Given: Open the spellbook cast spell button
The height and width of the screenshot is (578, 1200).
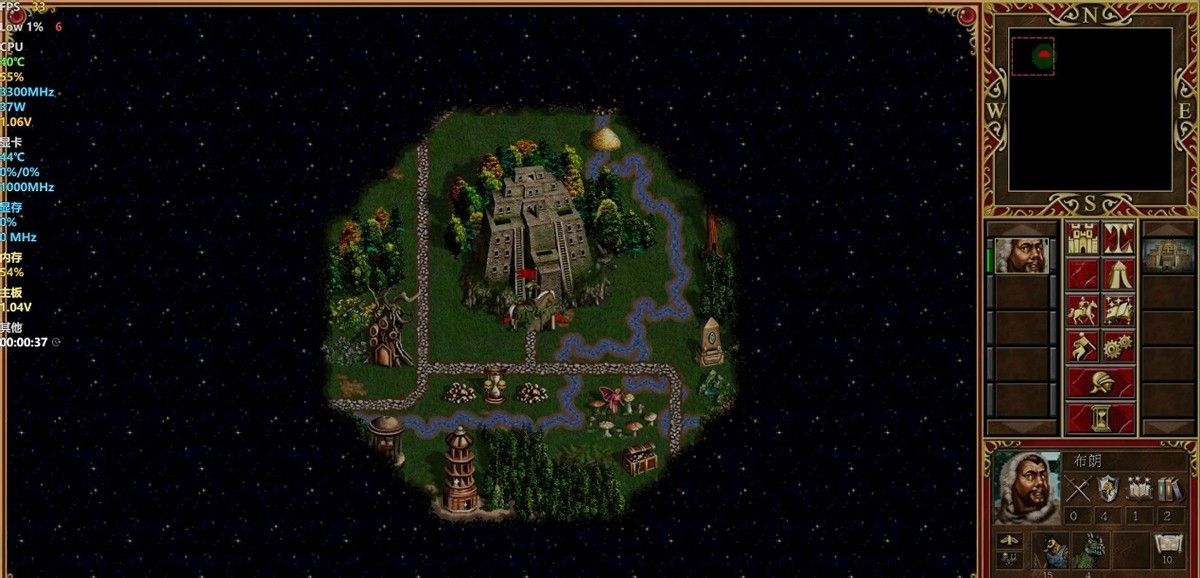Looking at the screenshot, I should 1118,309.
